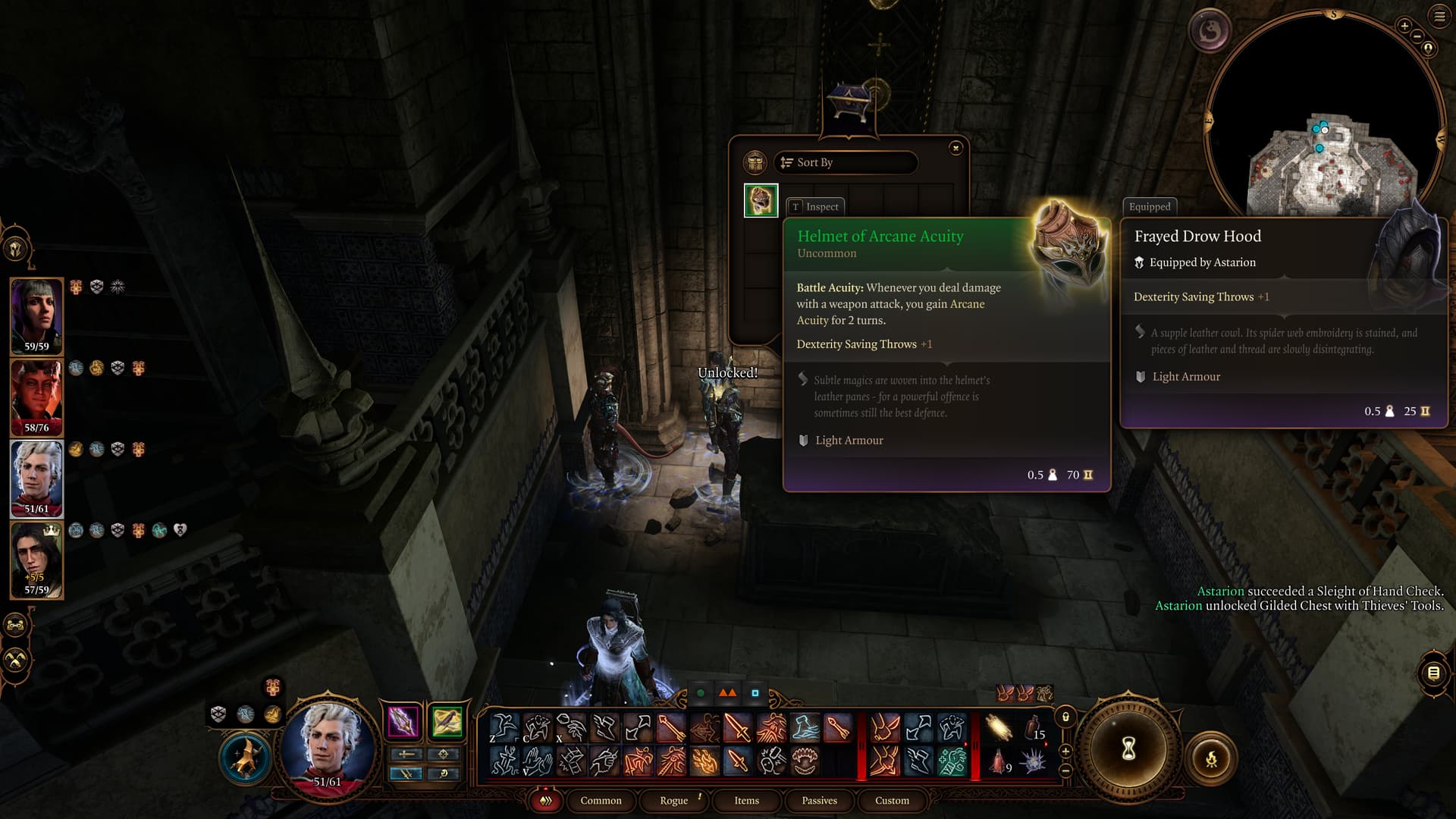Click the hourglass end turn button
Viewport: 1456px width, 819px height.
1128,749
